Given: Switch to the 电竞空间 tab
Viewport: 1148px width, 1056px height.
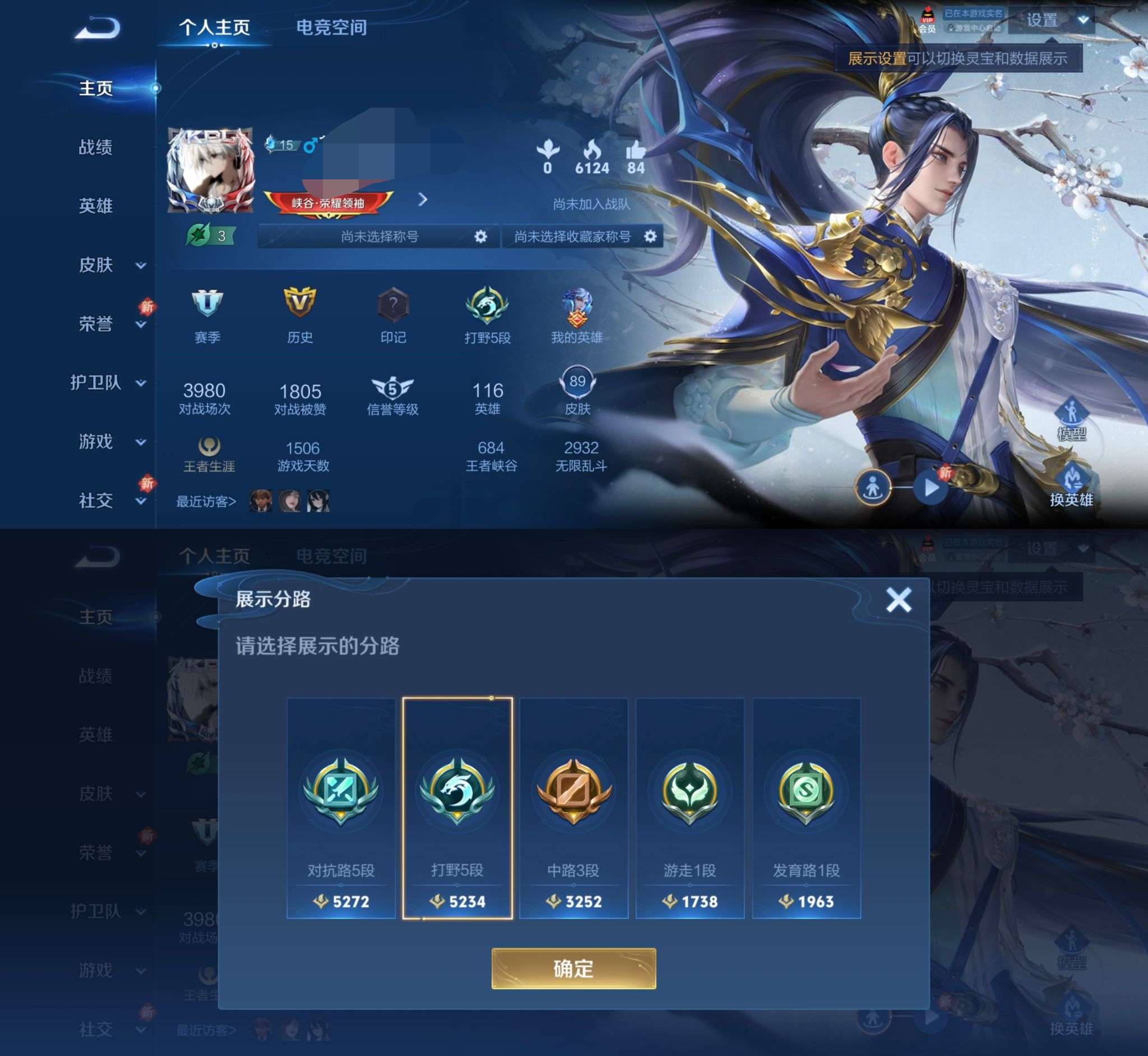Looking at the screenshot, I should pyautogui.click(x=330, y=27).
